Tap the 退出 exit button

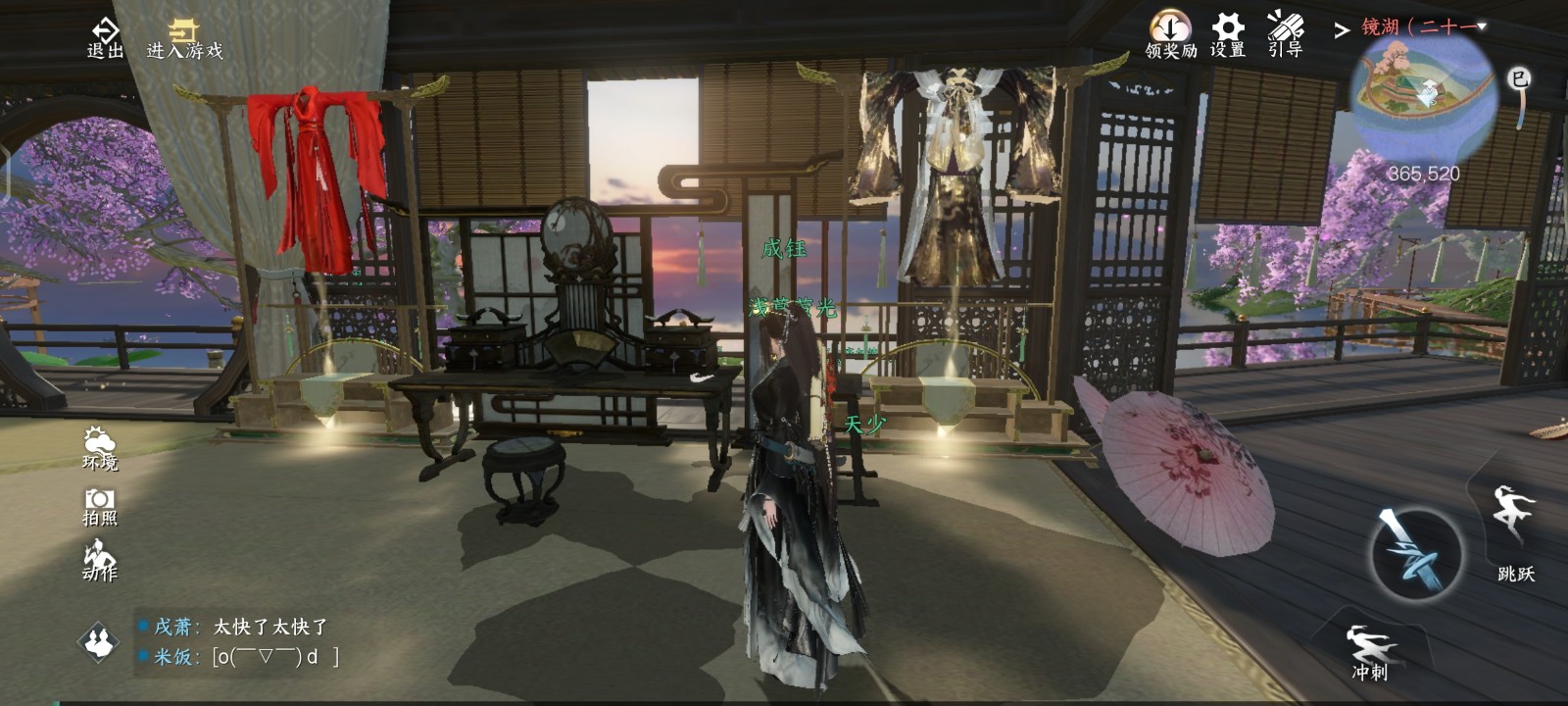click(105, 37)
